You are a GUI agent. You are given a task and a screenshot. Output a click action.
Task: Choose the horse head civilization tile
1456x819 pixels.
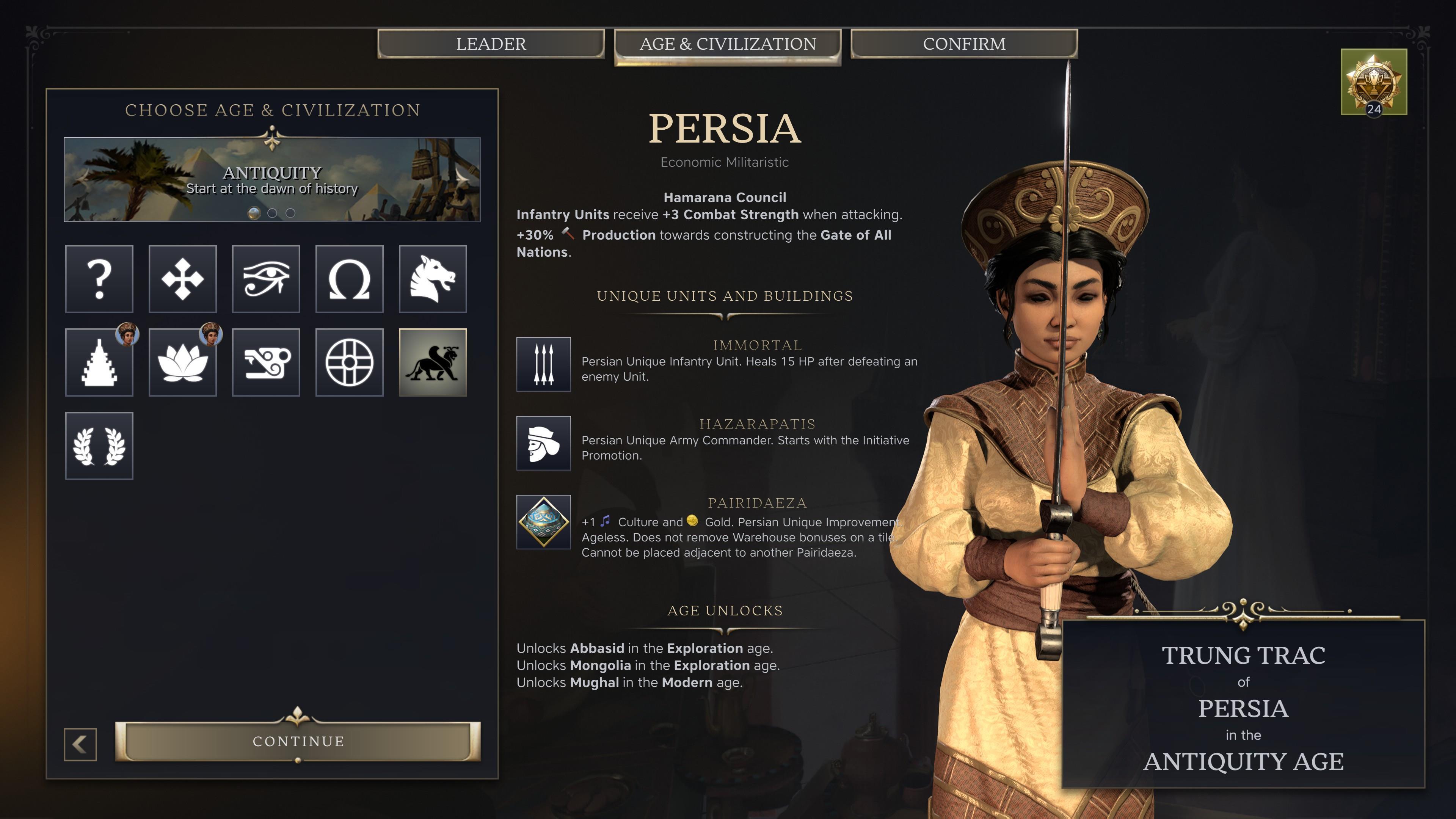(x=432, y=279)
